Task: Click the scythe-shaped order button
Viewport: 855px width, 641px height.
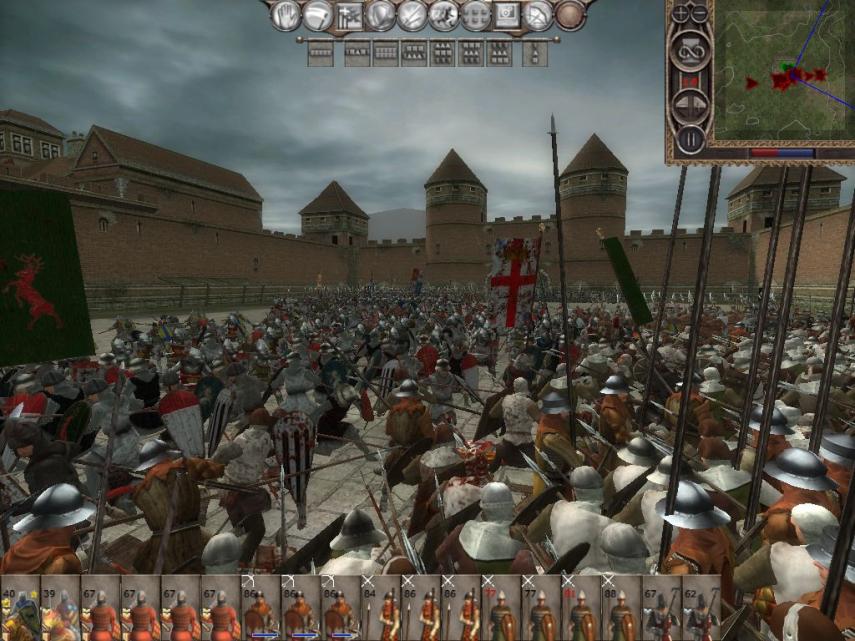Action: (x=317, y=15)
